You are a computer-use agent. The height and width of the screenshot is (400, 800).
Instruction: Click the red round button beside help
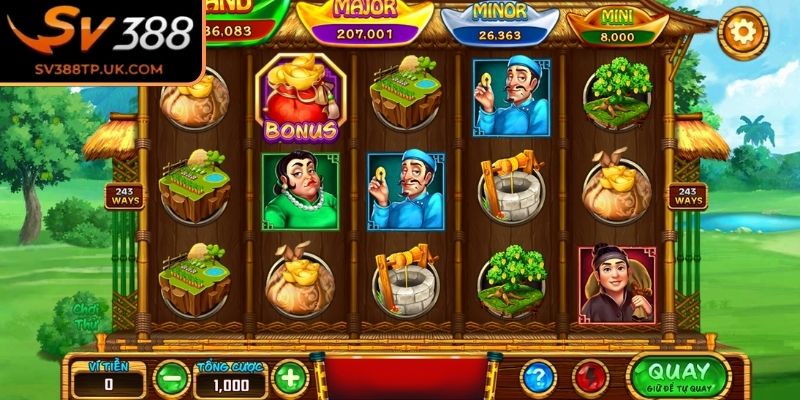pos(592,377)
